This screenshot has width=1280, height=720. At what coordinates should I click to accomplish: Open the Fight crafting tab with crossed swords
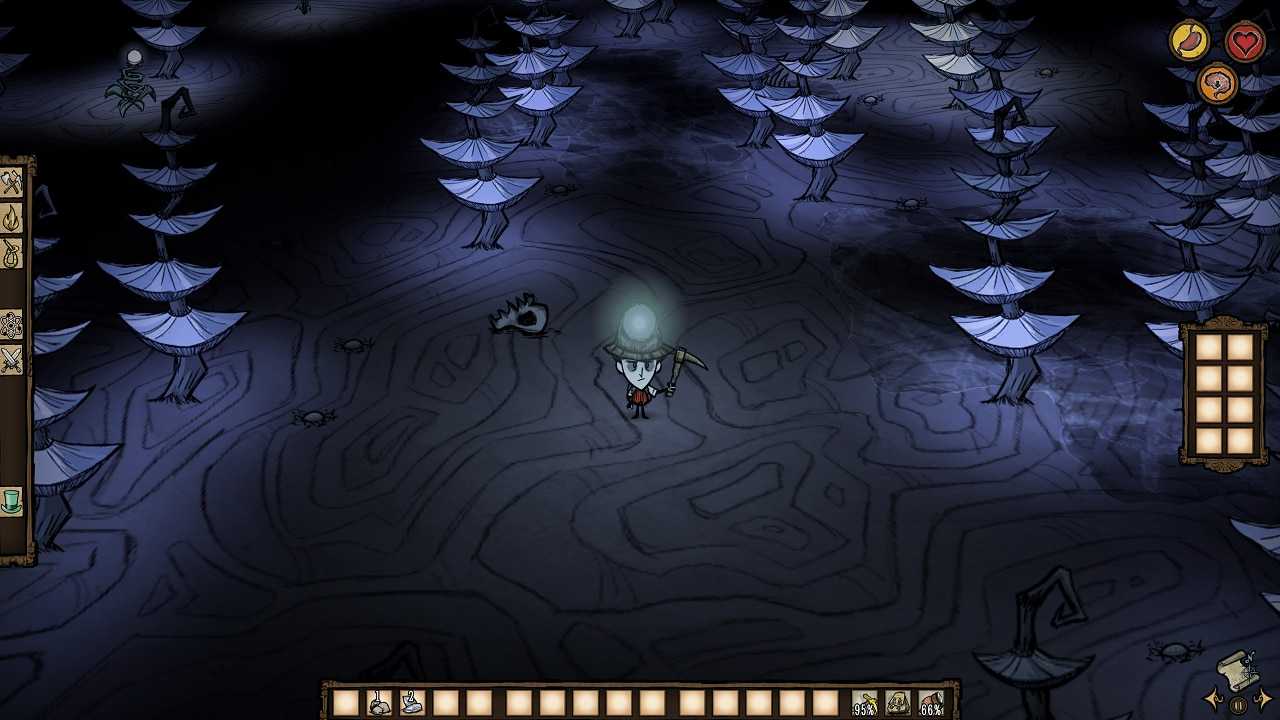(x=11, y=359)
